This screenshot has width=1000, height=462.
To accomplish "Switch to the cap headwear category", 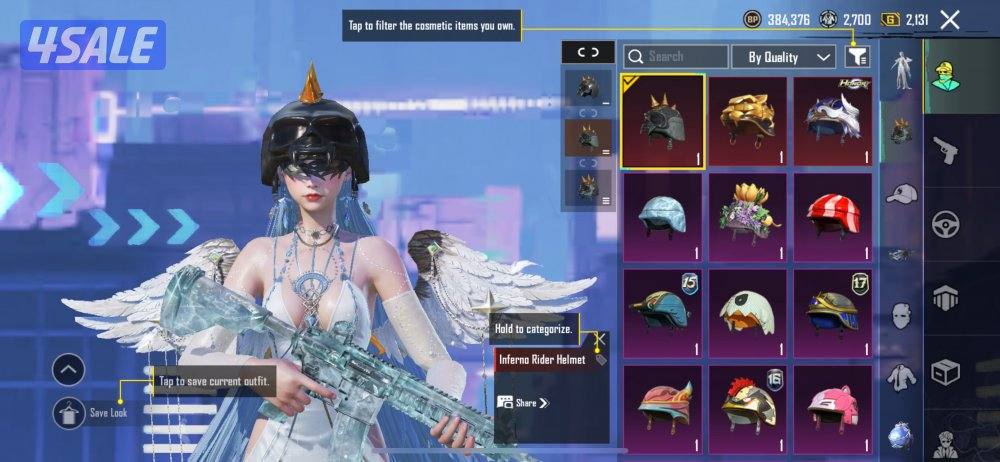I will 902,192.
